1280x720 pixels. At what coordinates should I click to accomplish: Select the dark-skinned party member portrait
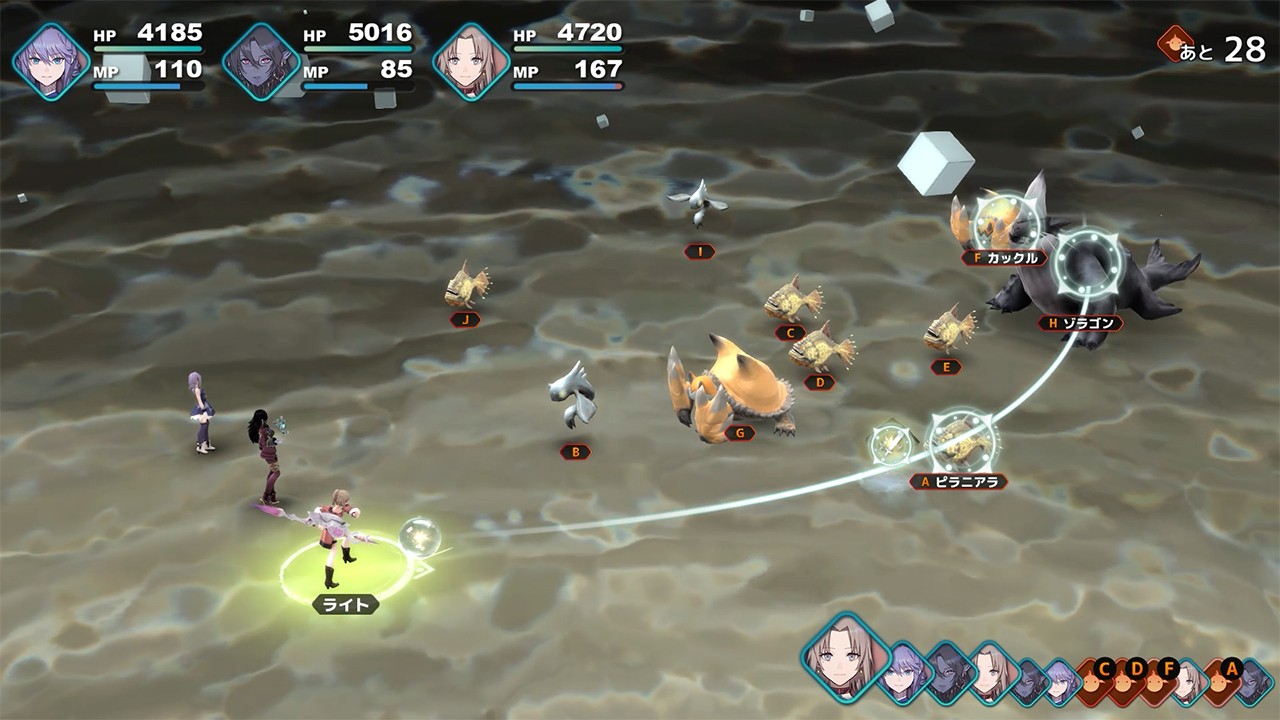pyautogui.click(x=261, y=62)
